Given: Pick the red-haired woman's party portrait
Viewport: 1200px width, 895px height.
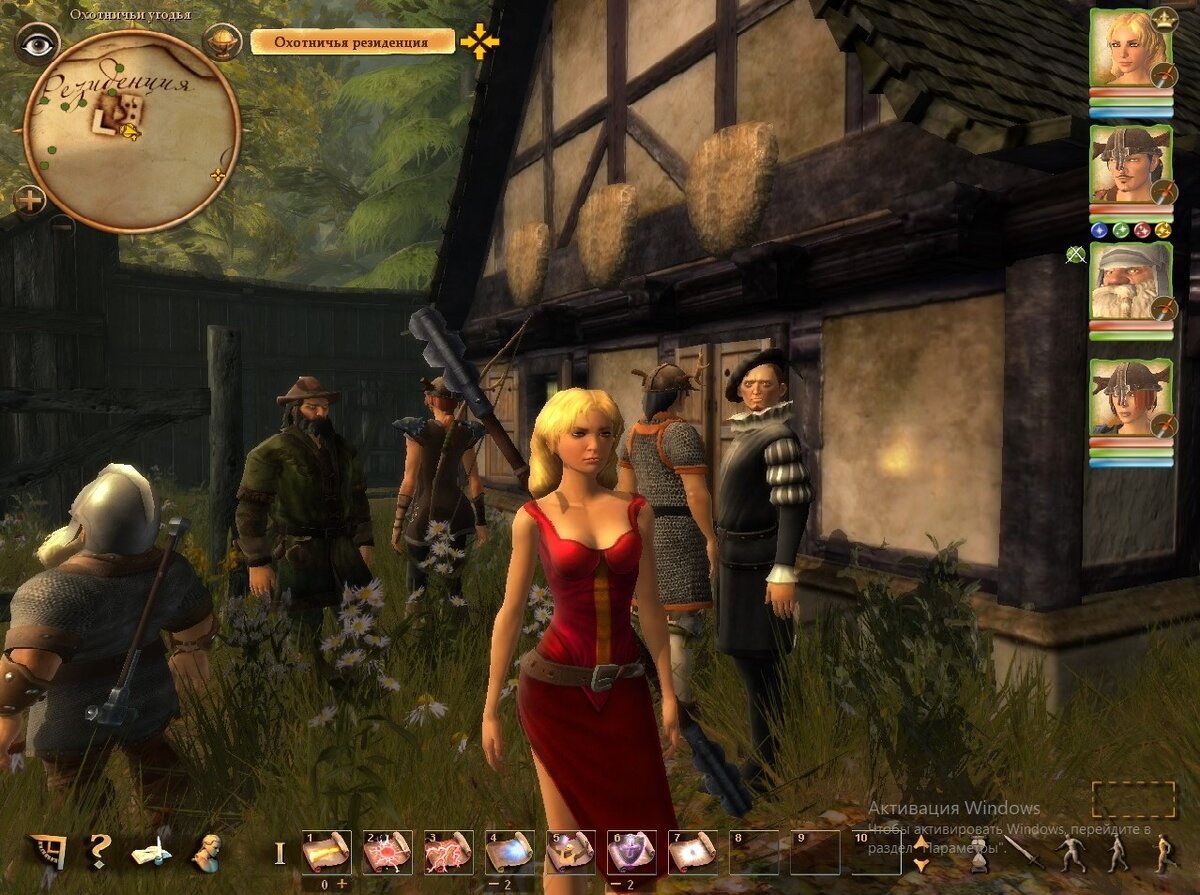Looking at the screenshot, I should (x=1129, y=397).
